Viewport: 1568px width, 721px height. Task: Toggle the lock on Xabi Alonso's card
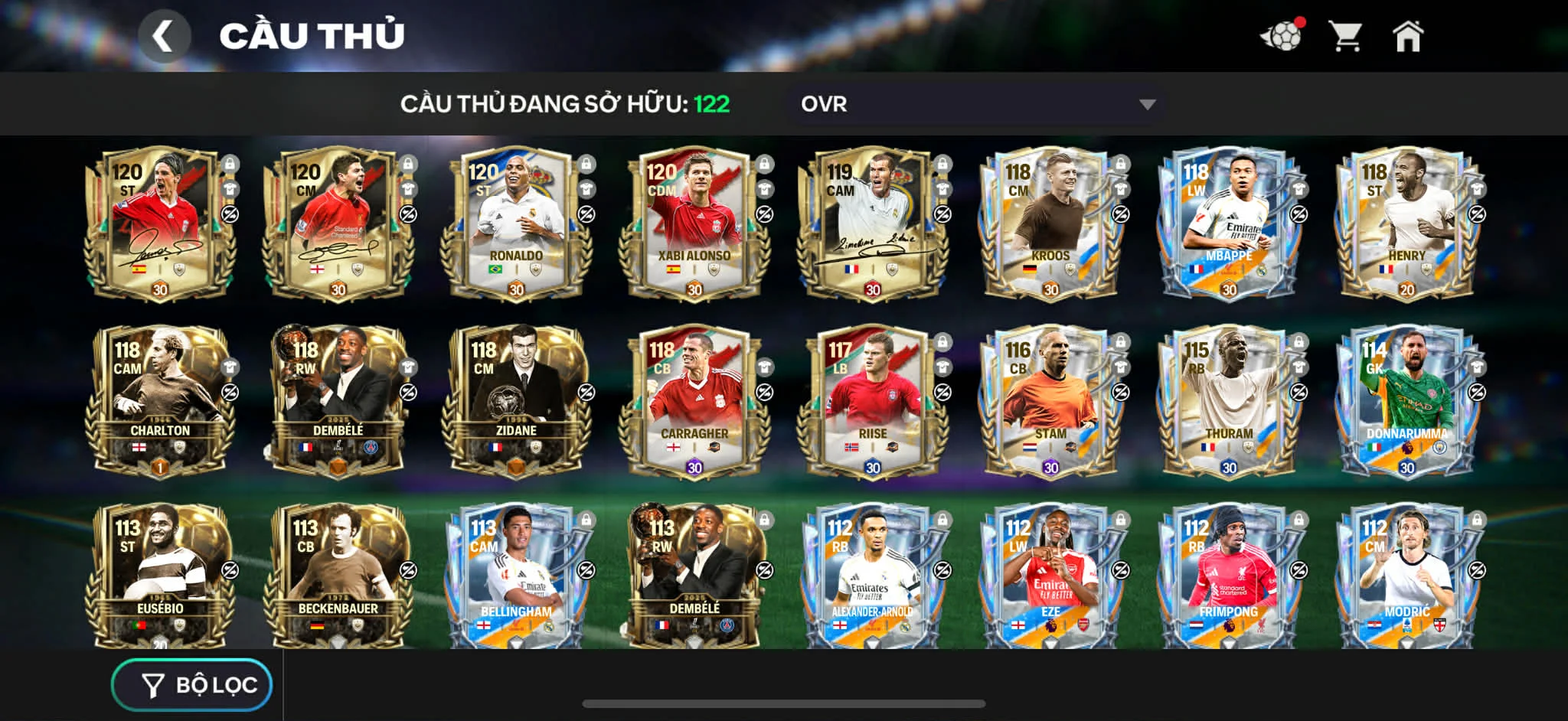[x=764, y=163]
